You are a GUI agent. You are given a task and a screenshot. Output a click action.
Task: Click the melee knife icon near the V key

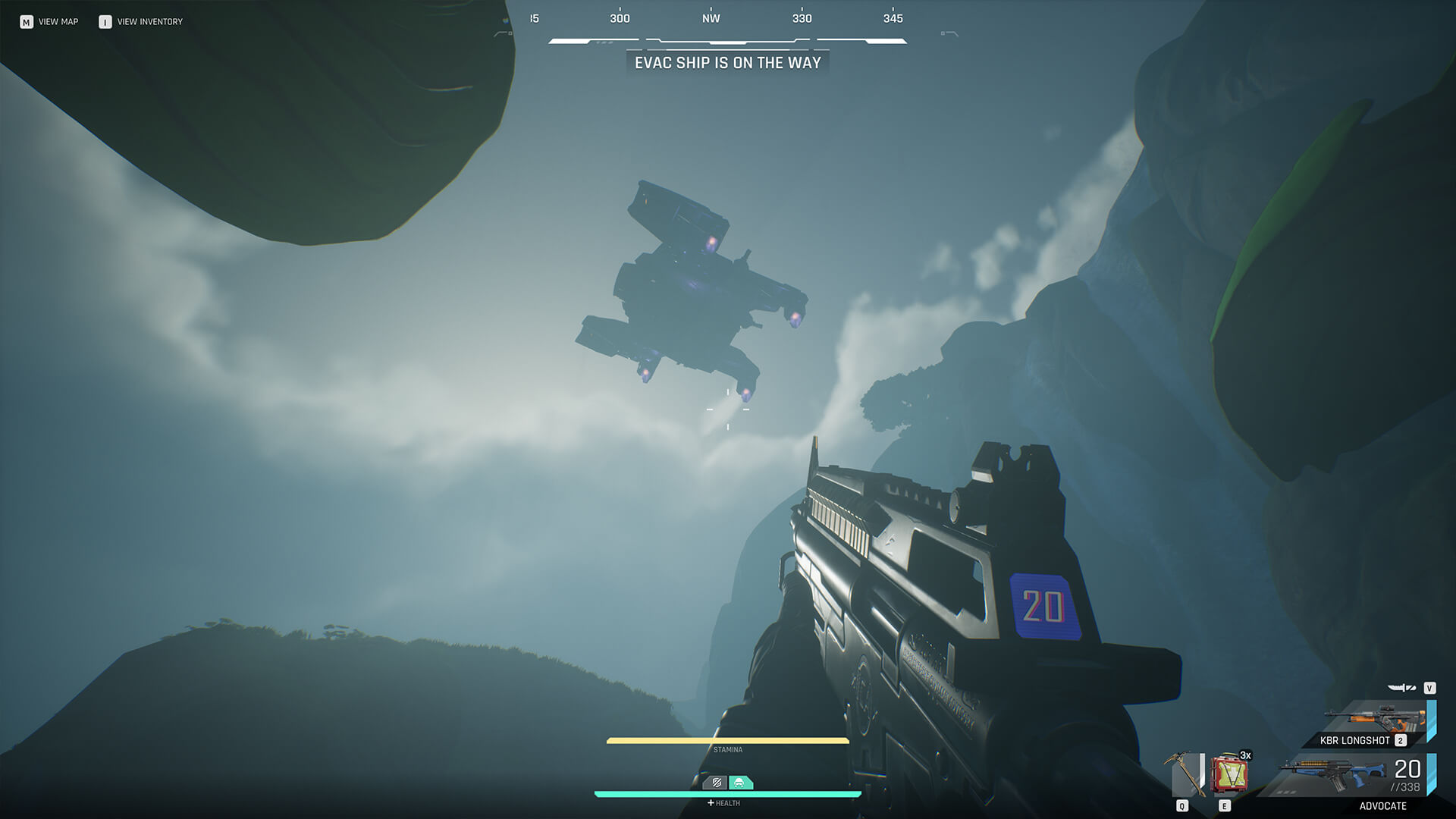pos(1400,689)
